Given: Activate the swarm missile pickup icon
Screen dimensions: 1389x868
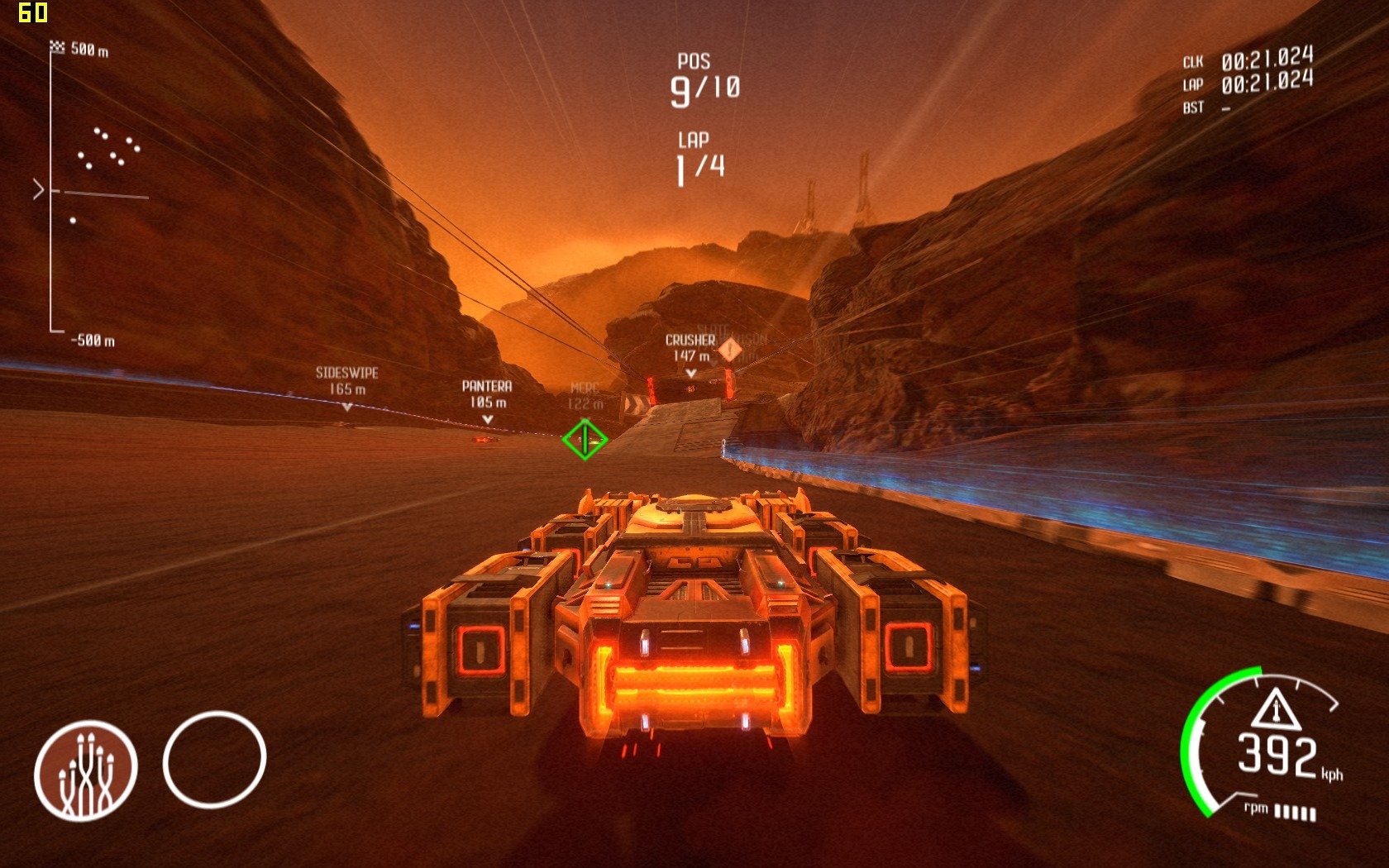Looking at the screenshot, I should point(85,770).
